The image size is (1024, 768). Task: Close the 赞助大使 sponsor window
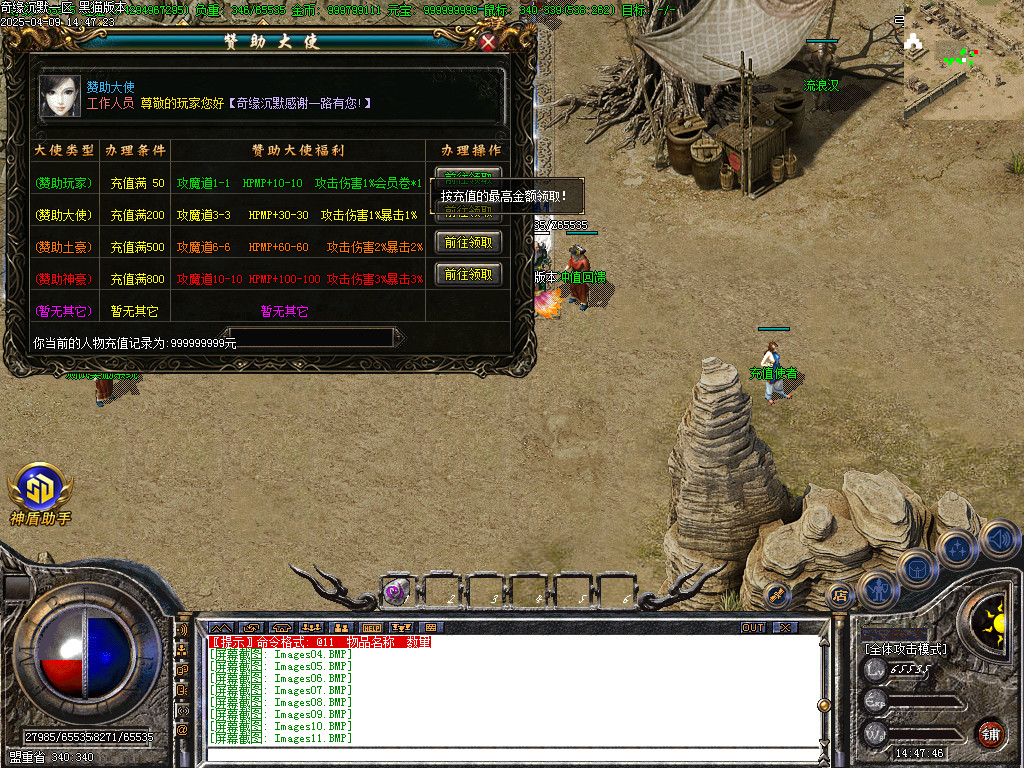[488, 42]
